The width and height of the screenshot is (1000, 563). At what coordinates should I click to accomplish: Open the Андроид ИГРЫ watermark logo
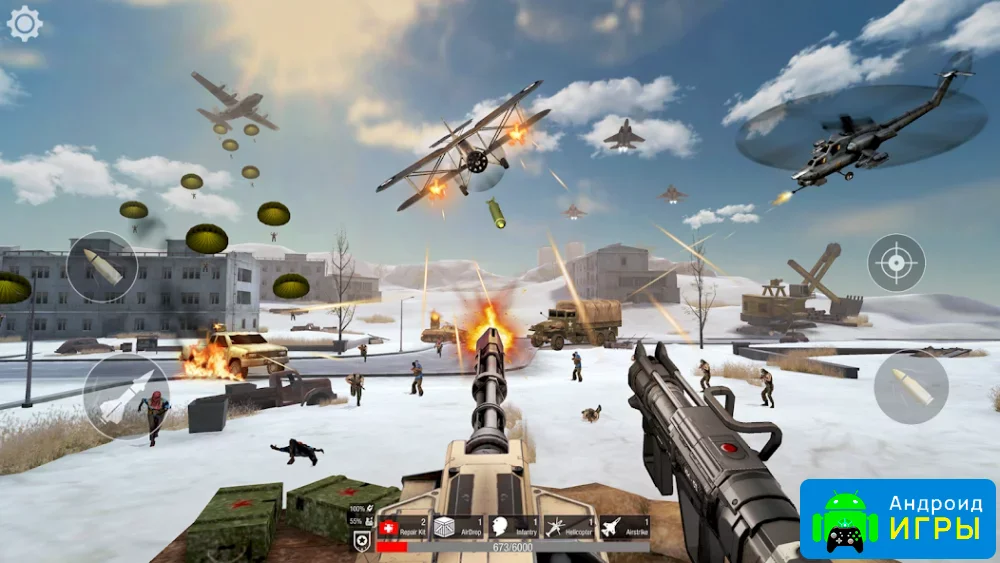pos(898,518)
